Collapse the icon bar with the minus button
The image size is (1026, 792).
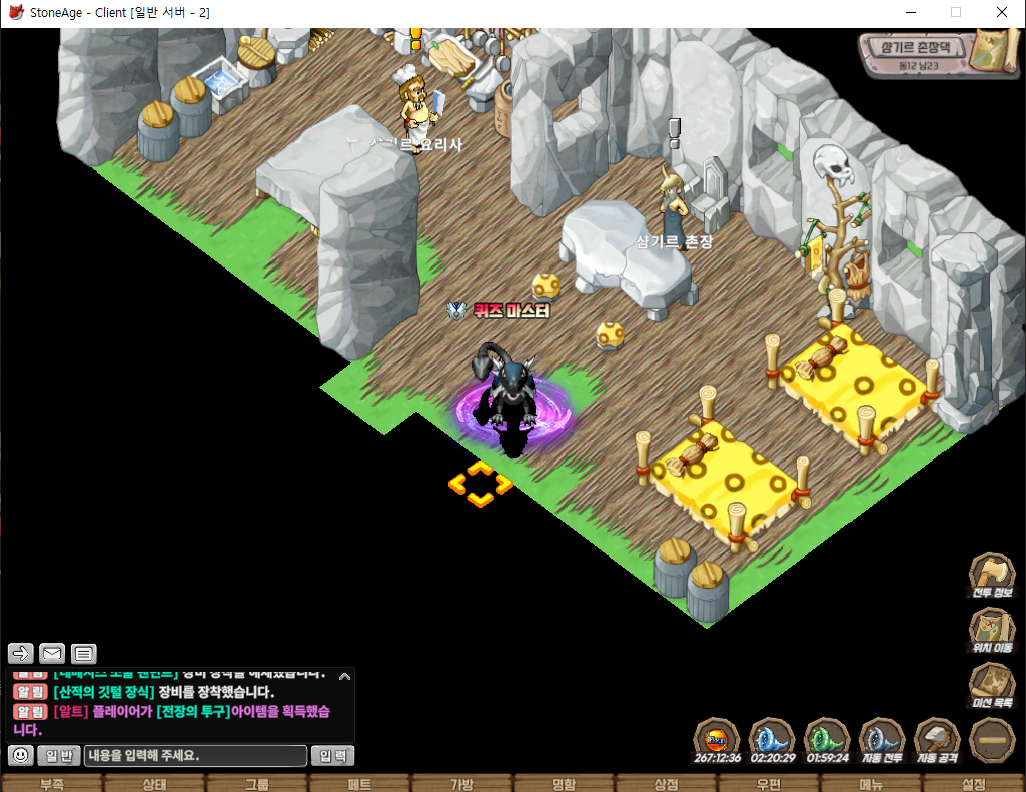coord(992,740)
